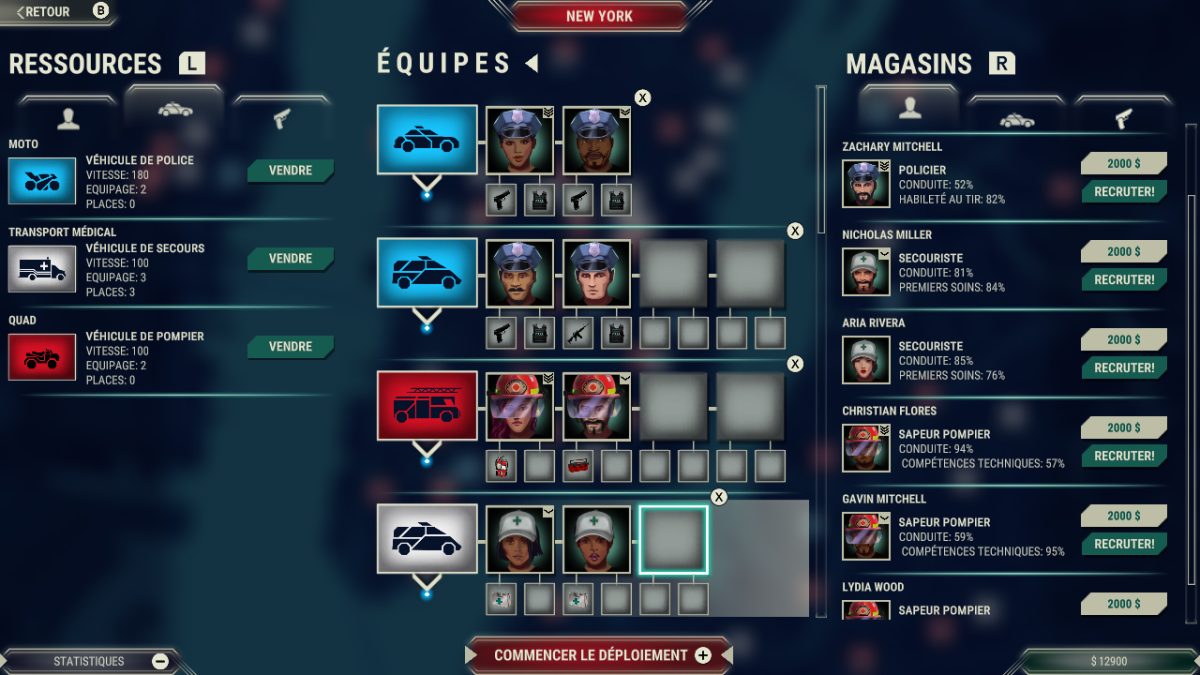Open the Statistiques panel
Screen dimensions: 1200x675
tap(90, 661)
